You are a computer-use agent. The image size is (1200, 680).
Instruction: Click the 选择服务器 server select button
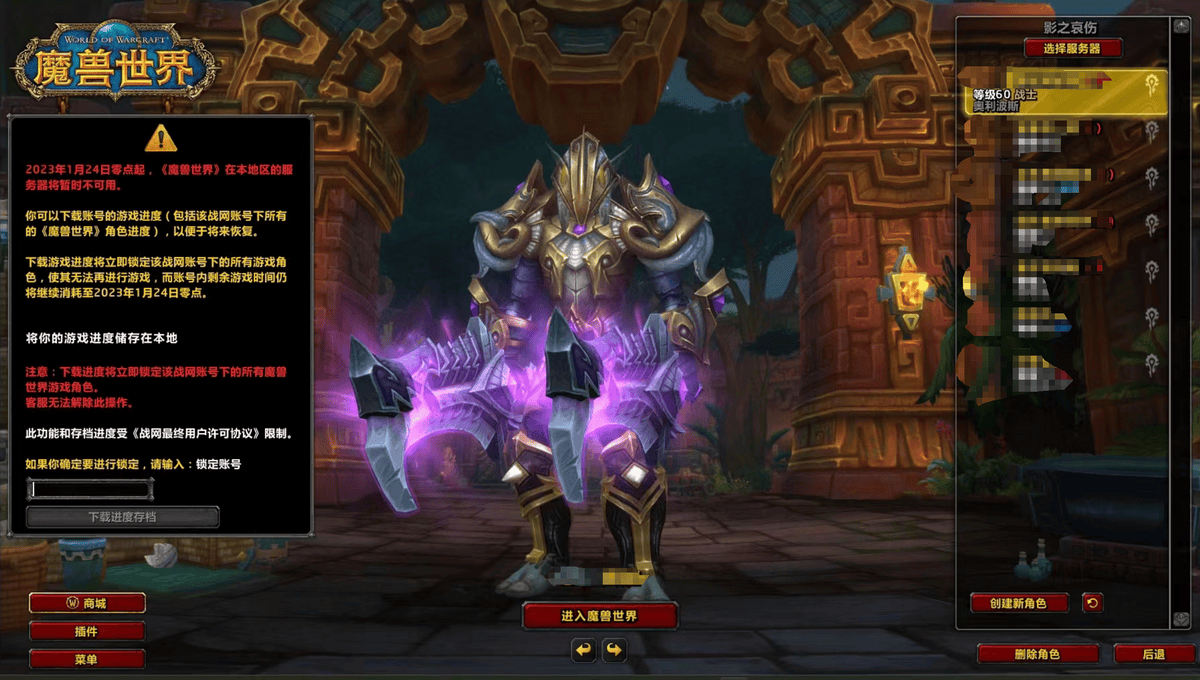pyautogui.click(x=1073, y=48)
